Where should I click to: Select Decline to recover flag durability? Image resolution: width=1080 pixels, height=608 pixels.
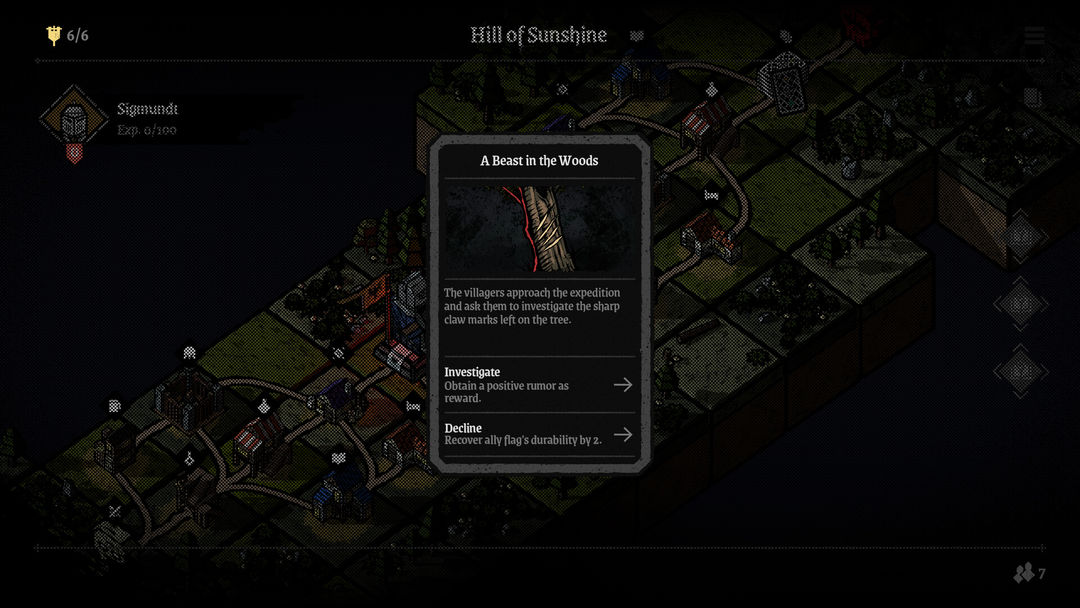point(538,434)
